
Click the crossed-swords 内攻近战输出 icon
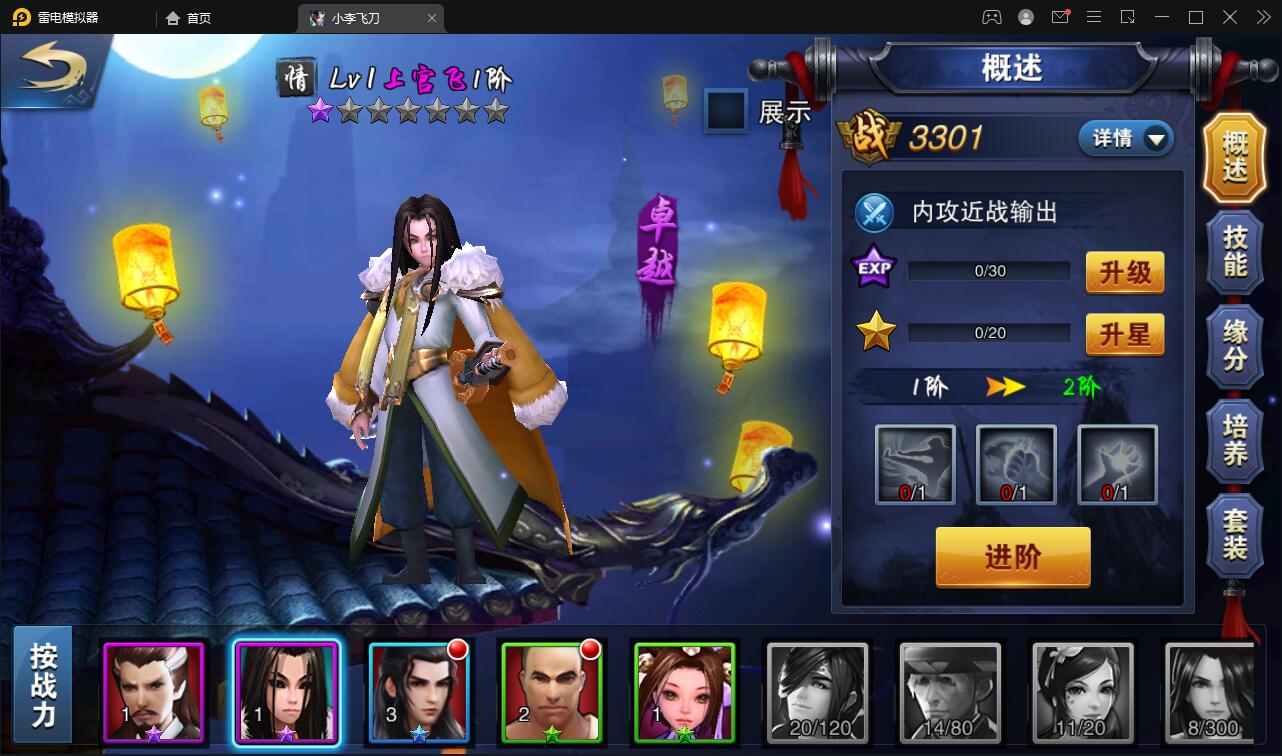(874, 213)
